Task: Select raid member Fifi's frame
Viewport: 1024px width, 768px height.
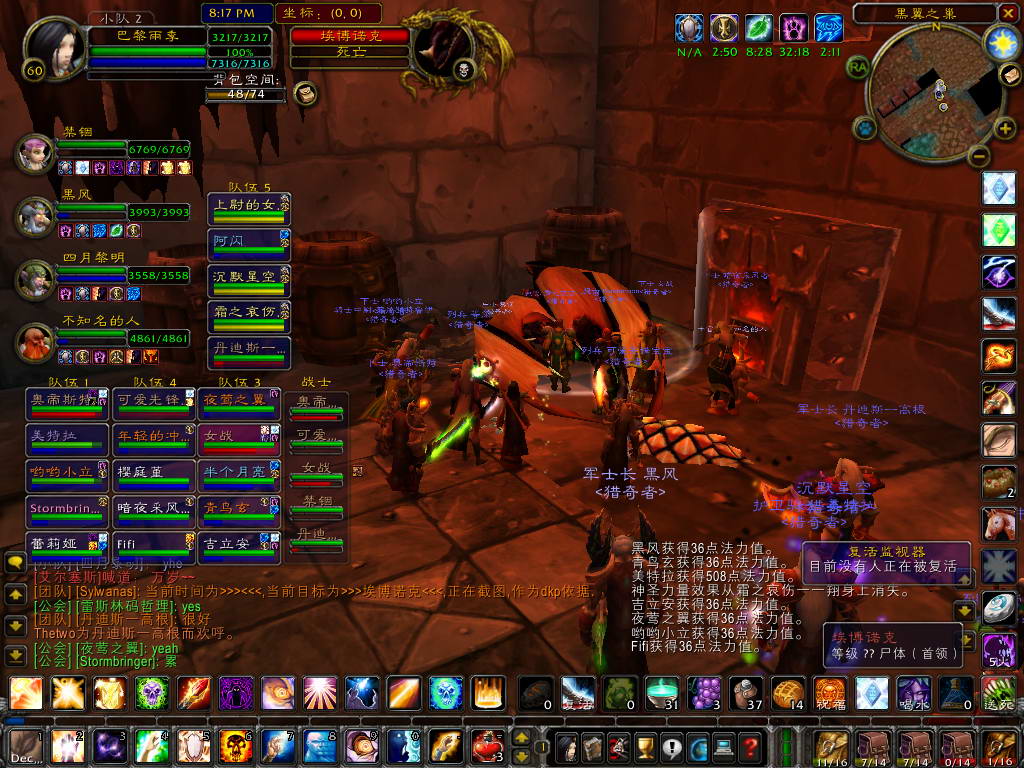Action: 153,545
